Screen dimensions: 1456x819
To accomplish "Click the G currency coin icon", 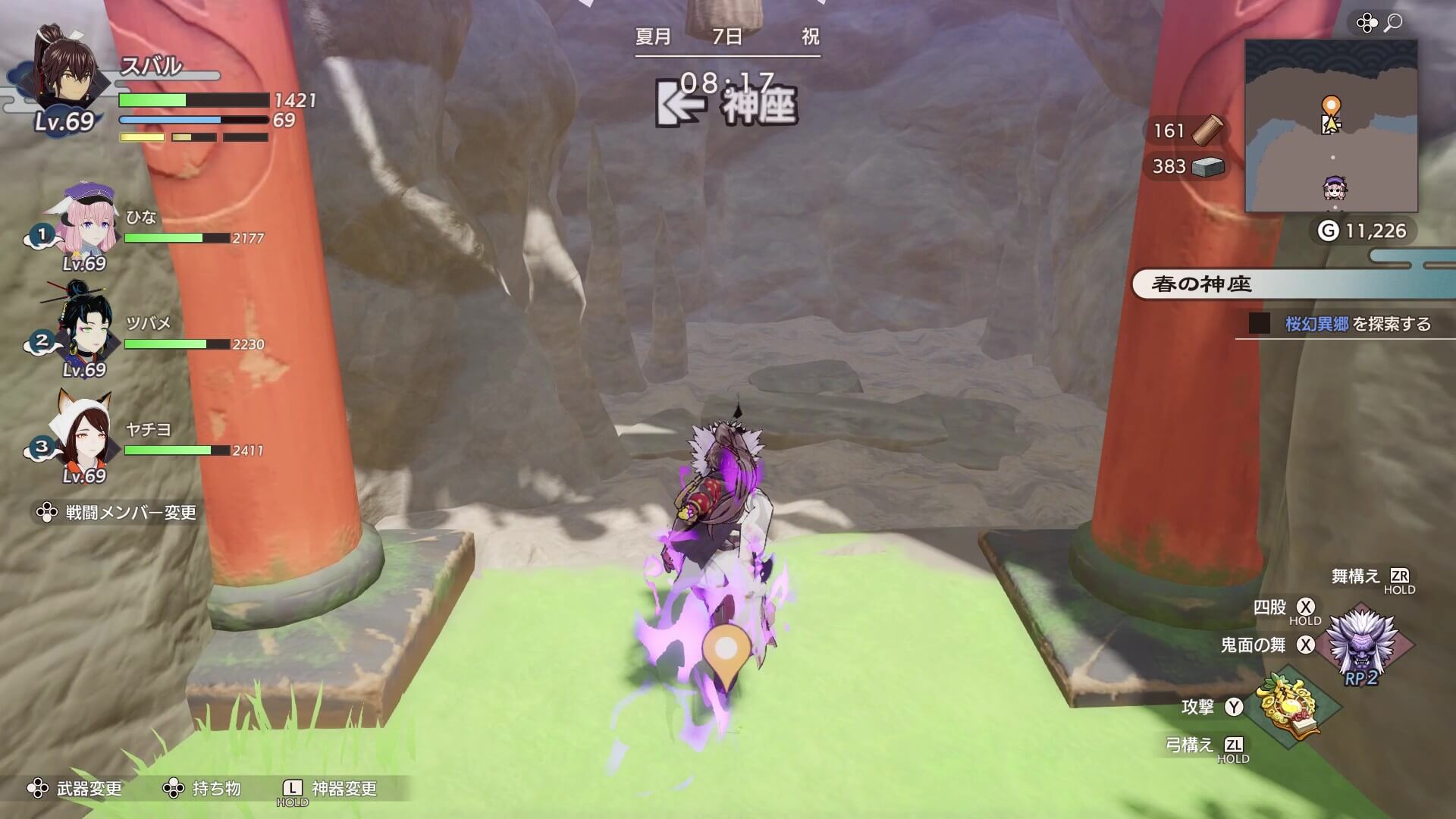I will click(x=1329, y=230).
